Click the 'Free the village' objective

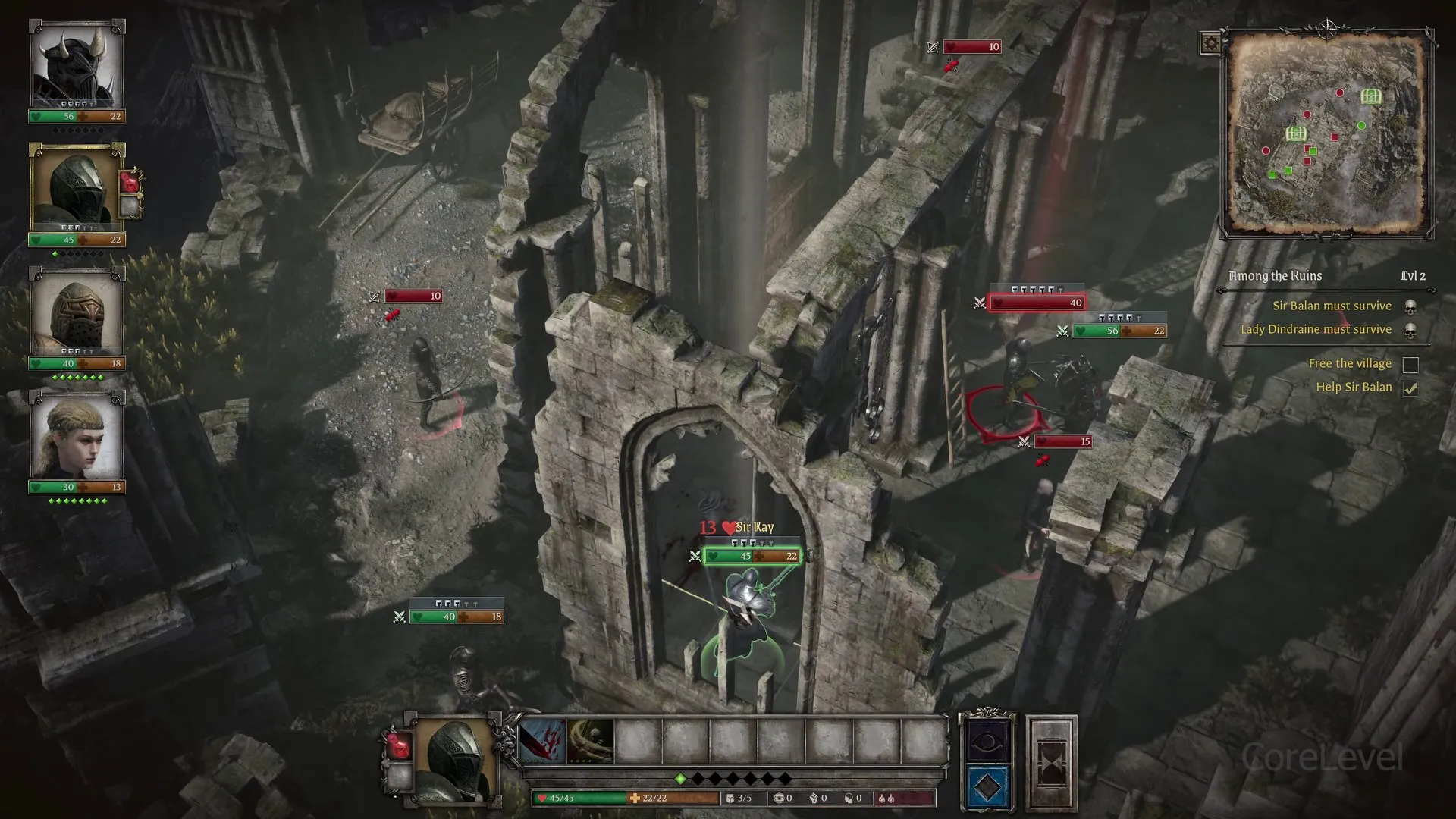(x=1350, y=364)
